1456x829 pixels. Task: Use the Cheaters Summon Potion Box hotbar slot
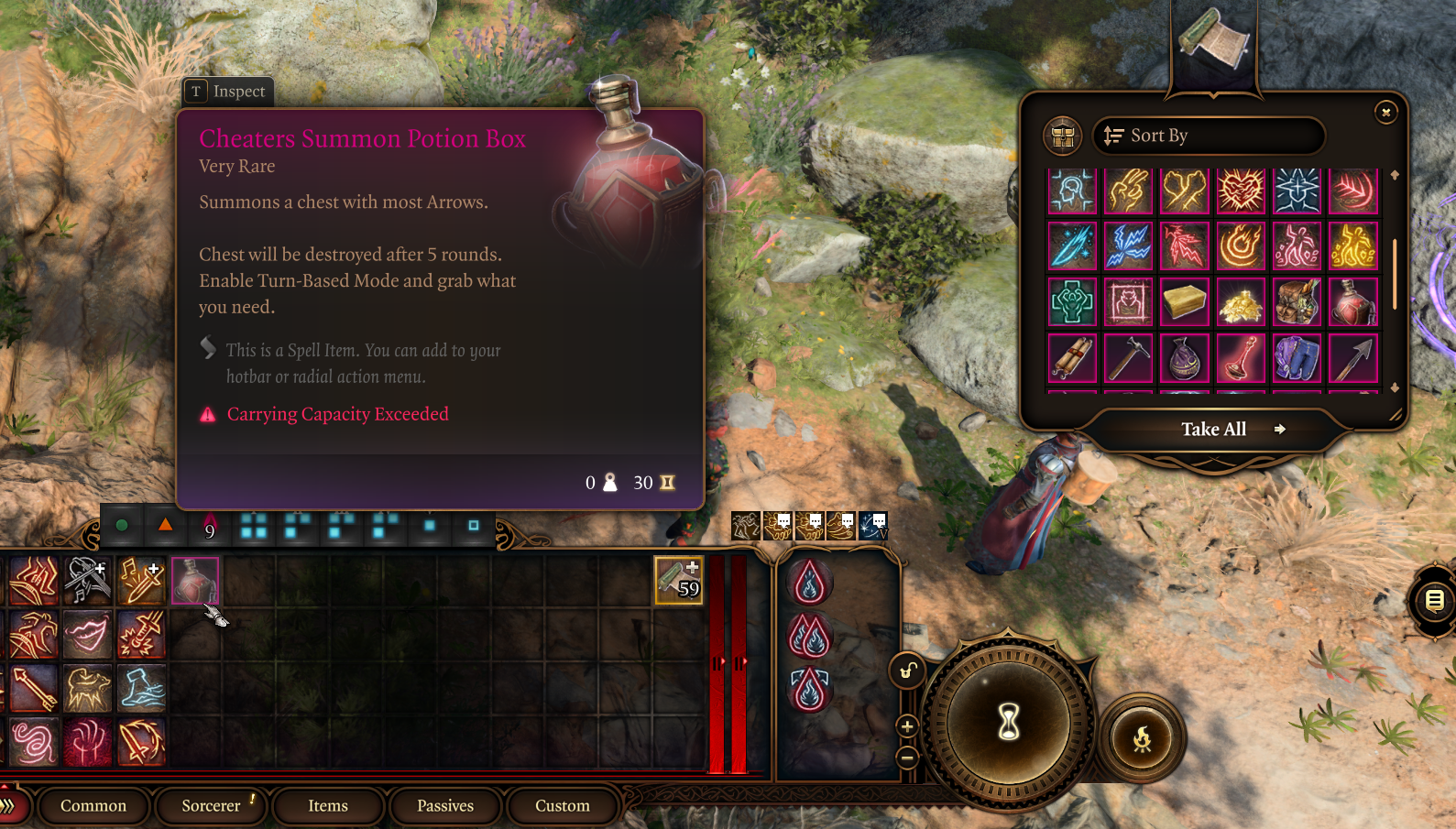[194, 581]
